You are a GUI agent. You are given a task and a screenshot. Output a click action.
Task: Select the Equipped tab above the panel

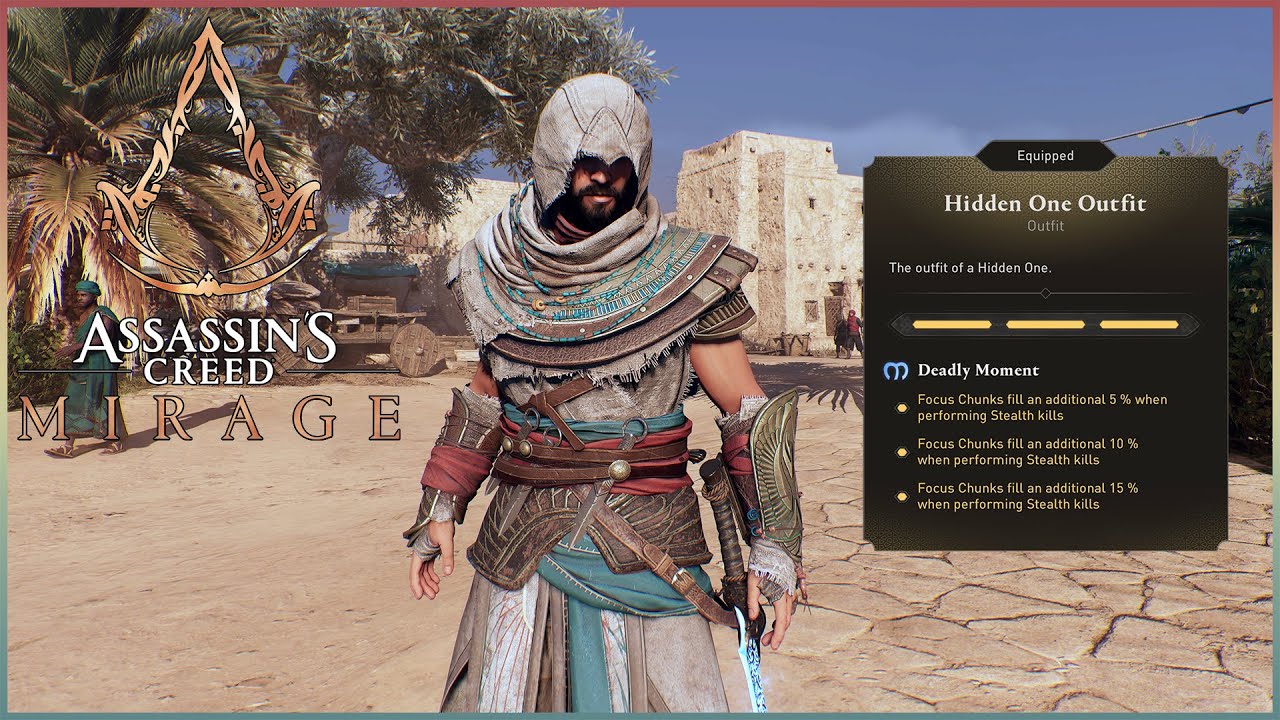click(x=1047, y=155)
